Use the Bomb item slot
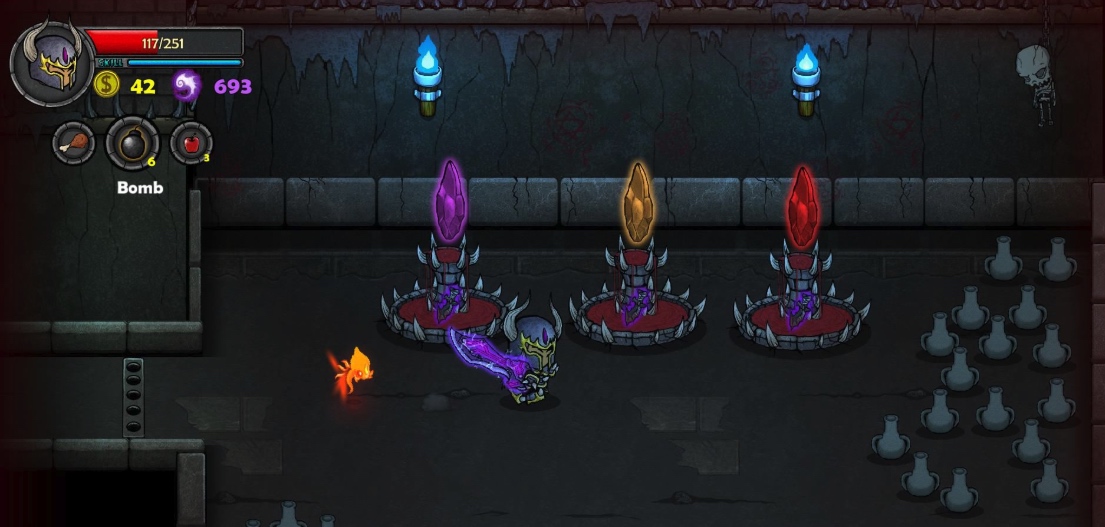The height and width of the screenshot is (527, 1105). coord(132,144)
